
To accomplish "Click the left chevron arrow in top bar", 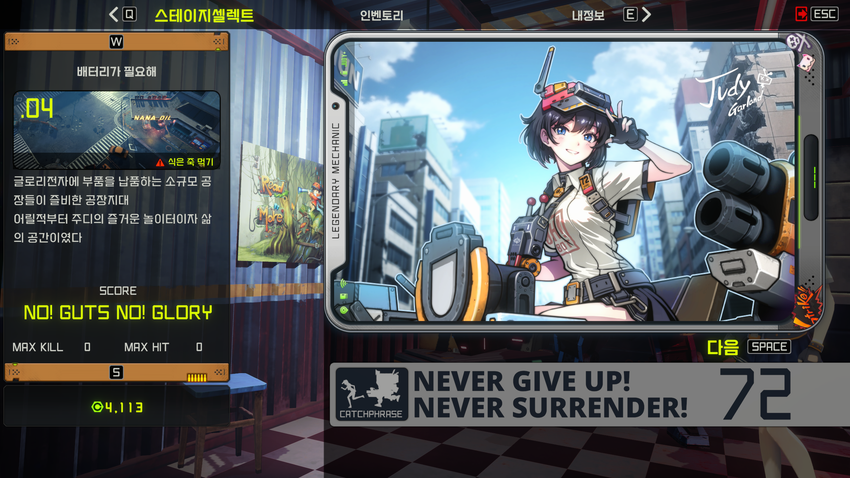I will 113,15.
